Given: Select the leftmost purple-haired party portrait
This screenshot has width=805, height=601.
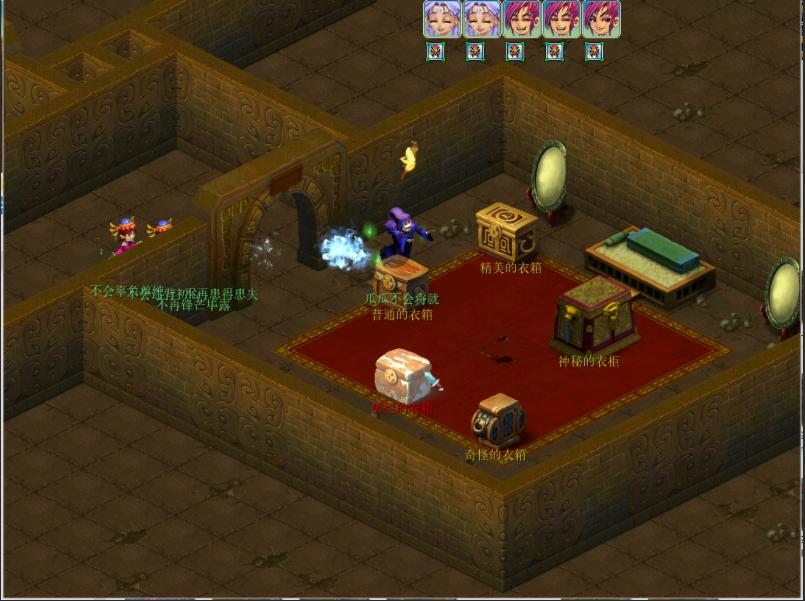Looking at the screenshot, I should (x=442, y=19).
